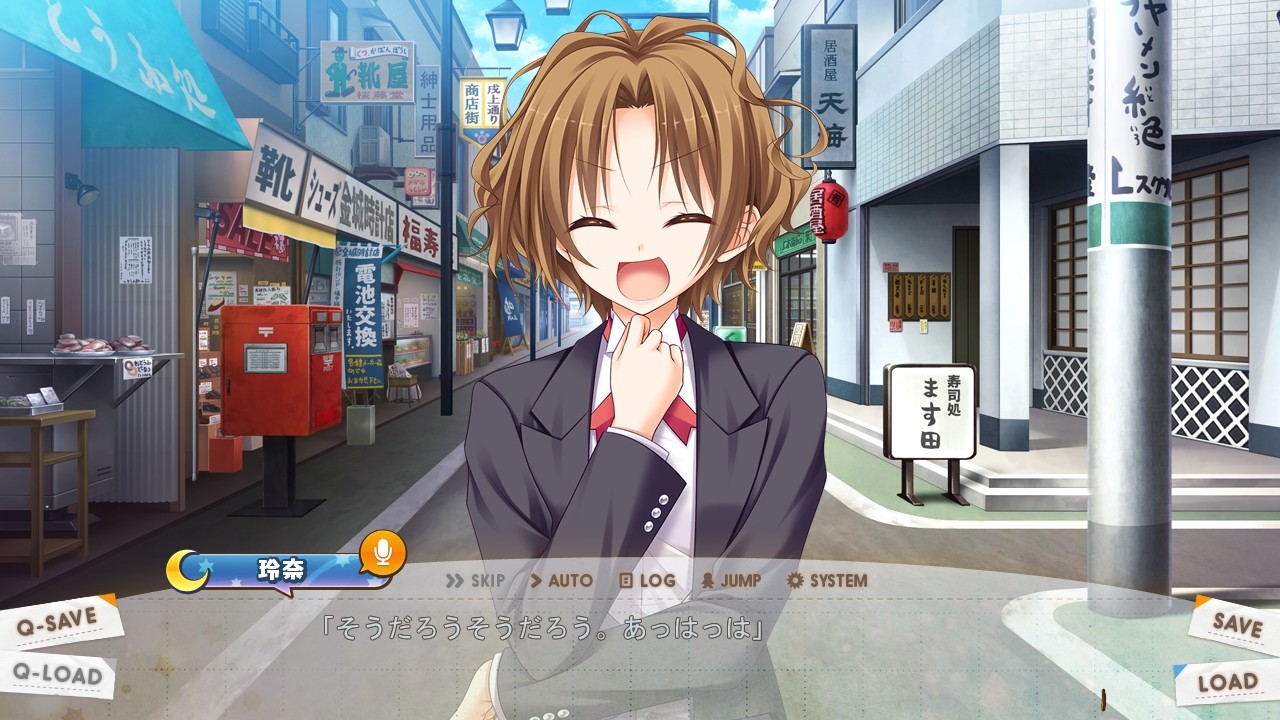Enable AUTO text advance mode
The height and width of the screenshot is (720, 1280).
(x=561, y=580)
